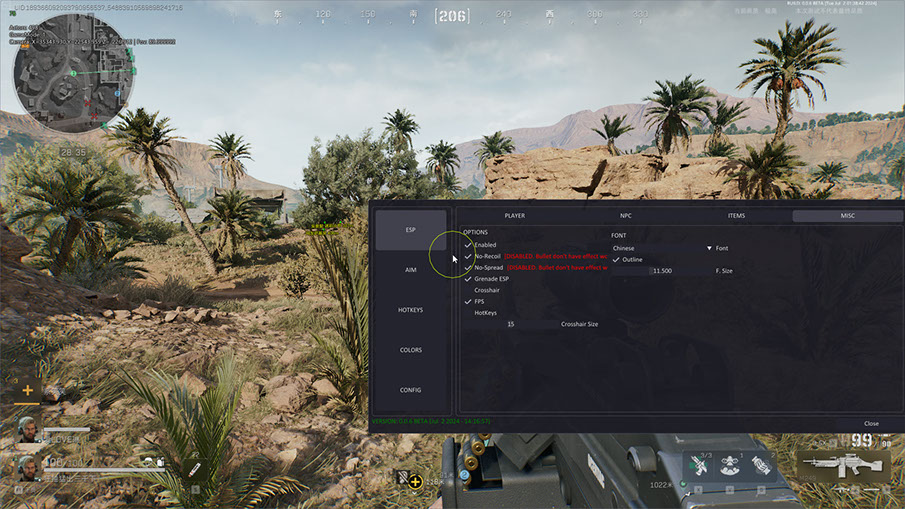
Task: Enable the HotKeys option
Action: (468, 313)
